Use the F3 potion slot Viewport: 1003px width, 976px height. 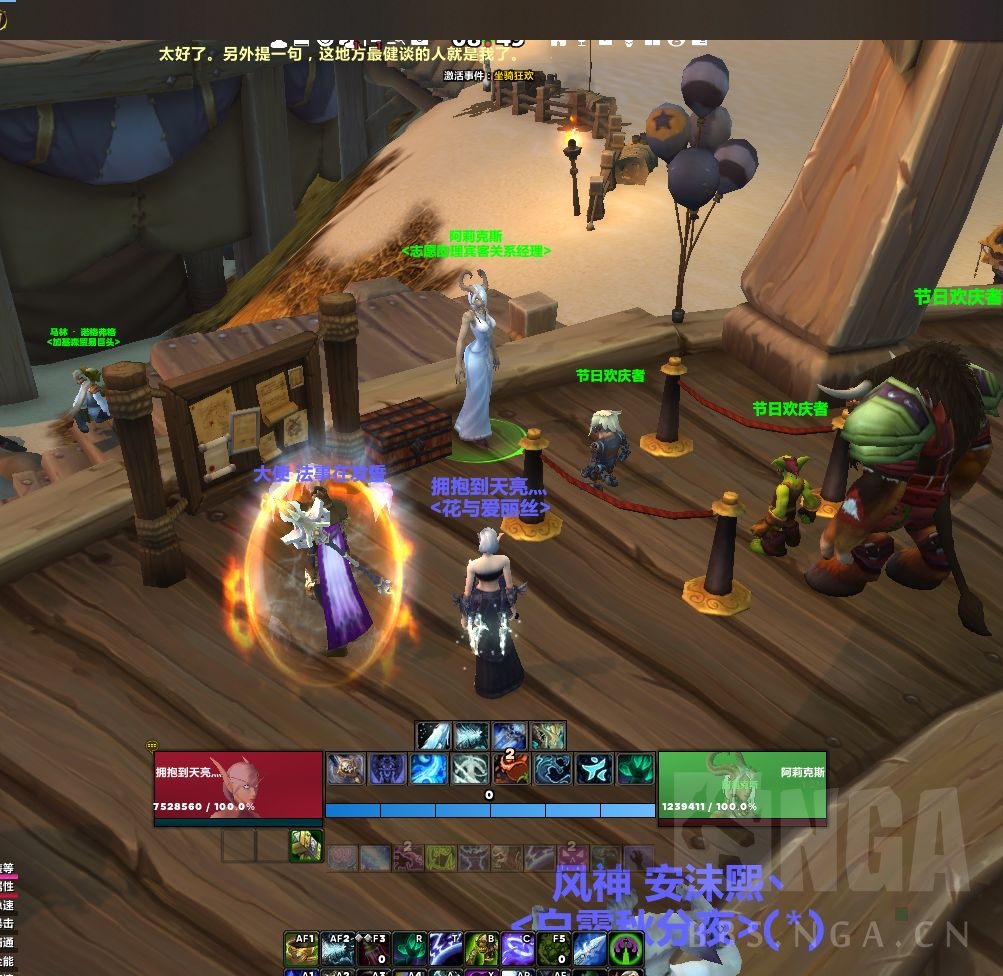click(373, 951)
